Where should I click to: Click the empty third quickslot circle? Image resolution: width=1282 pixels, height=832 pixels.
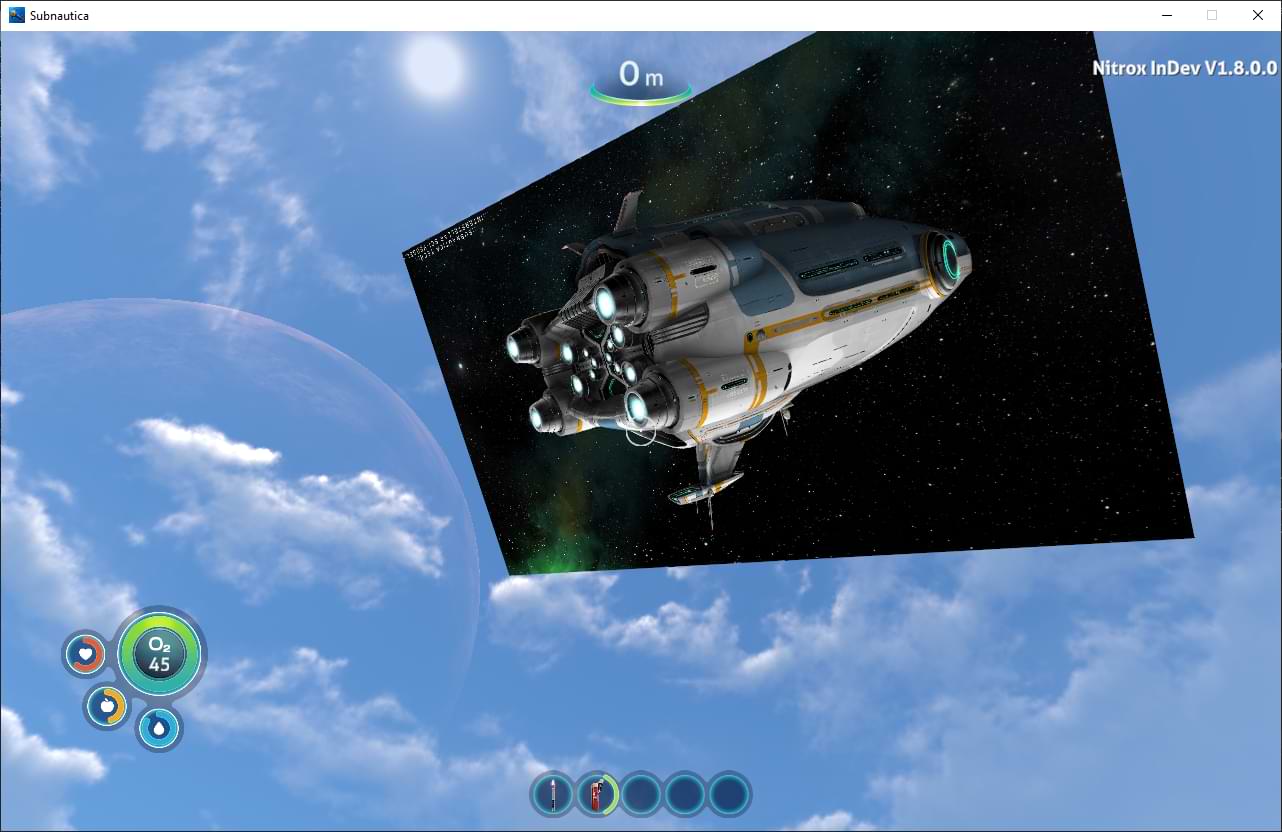pos(641,793)
